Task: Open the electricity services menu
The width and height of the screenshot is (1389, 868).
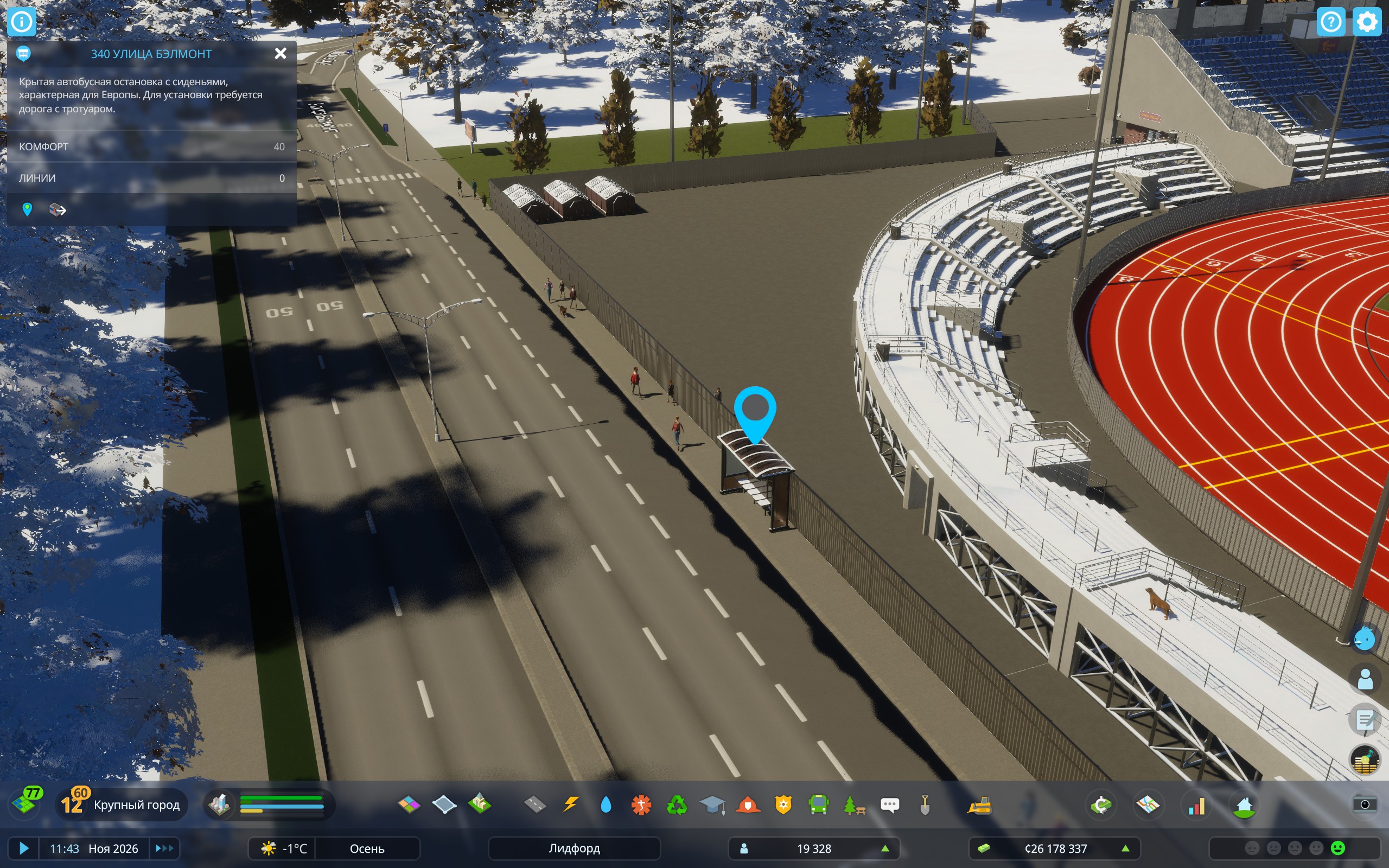Action: (571, 805)
